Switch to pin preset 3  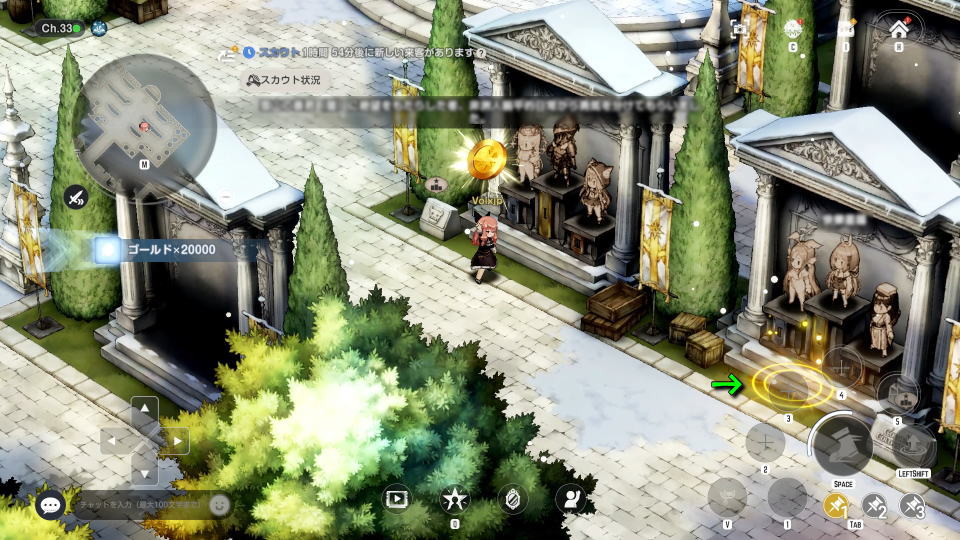click(x=912, y=506)
